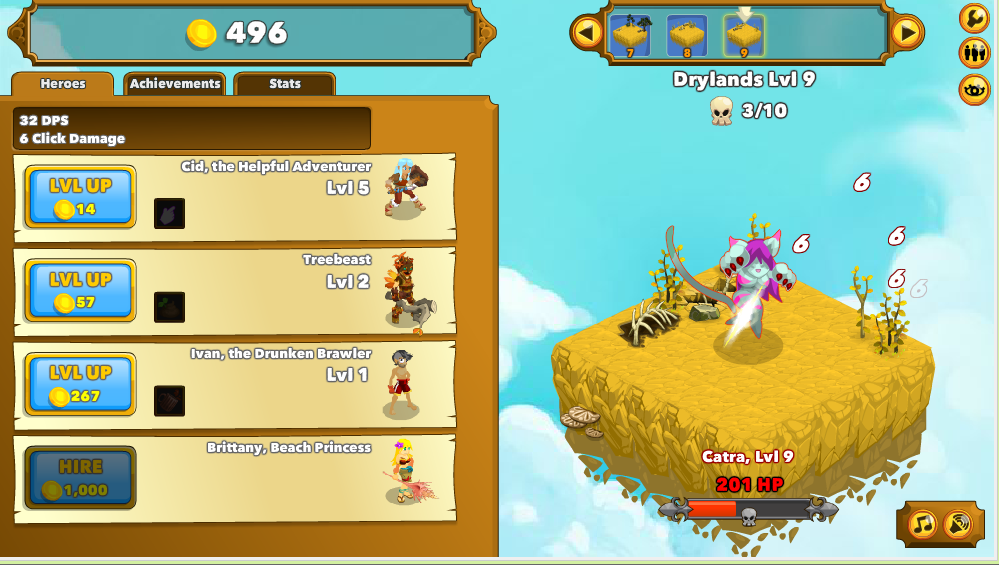Toggle the sound effects speaker button
Image resolution: width=999 pixels, height=565 pixels.
(x=956, y=523)
